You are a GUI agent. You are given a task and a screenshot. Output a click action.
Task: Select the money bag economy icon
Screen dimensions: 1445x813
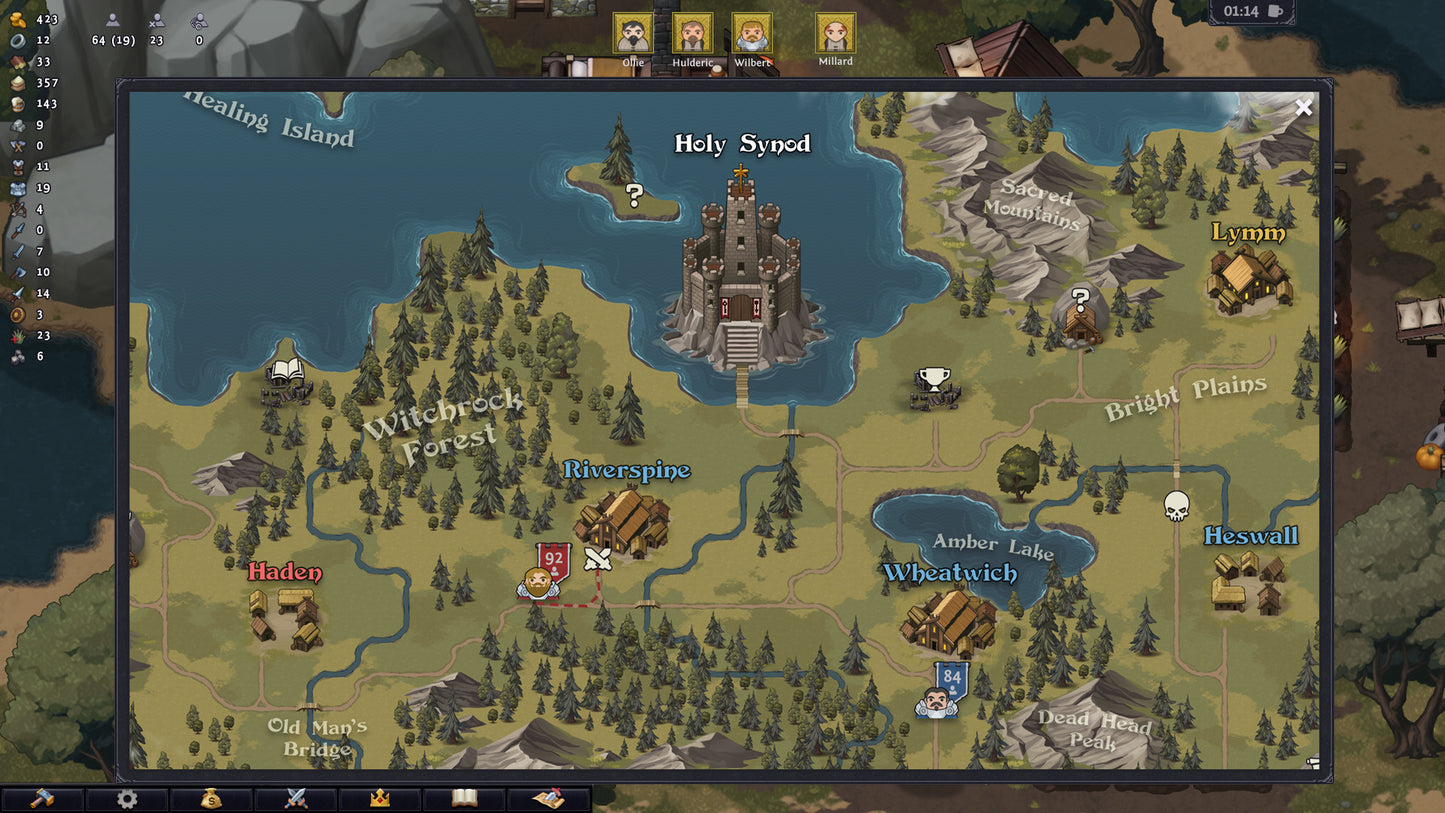211,798
